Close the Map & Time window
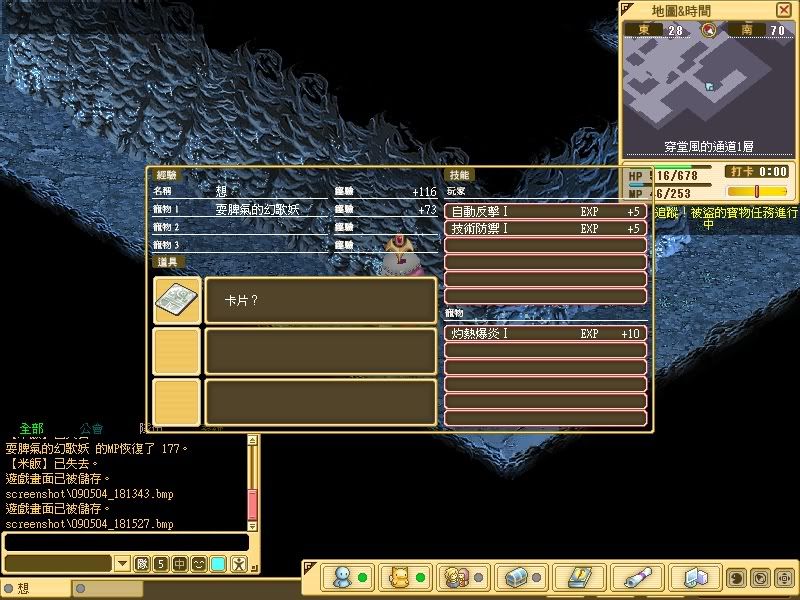800x600 pixels. (783, 10)
